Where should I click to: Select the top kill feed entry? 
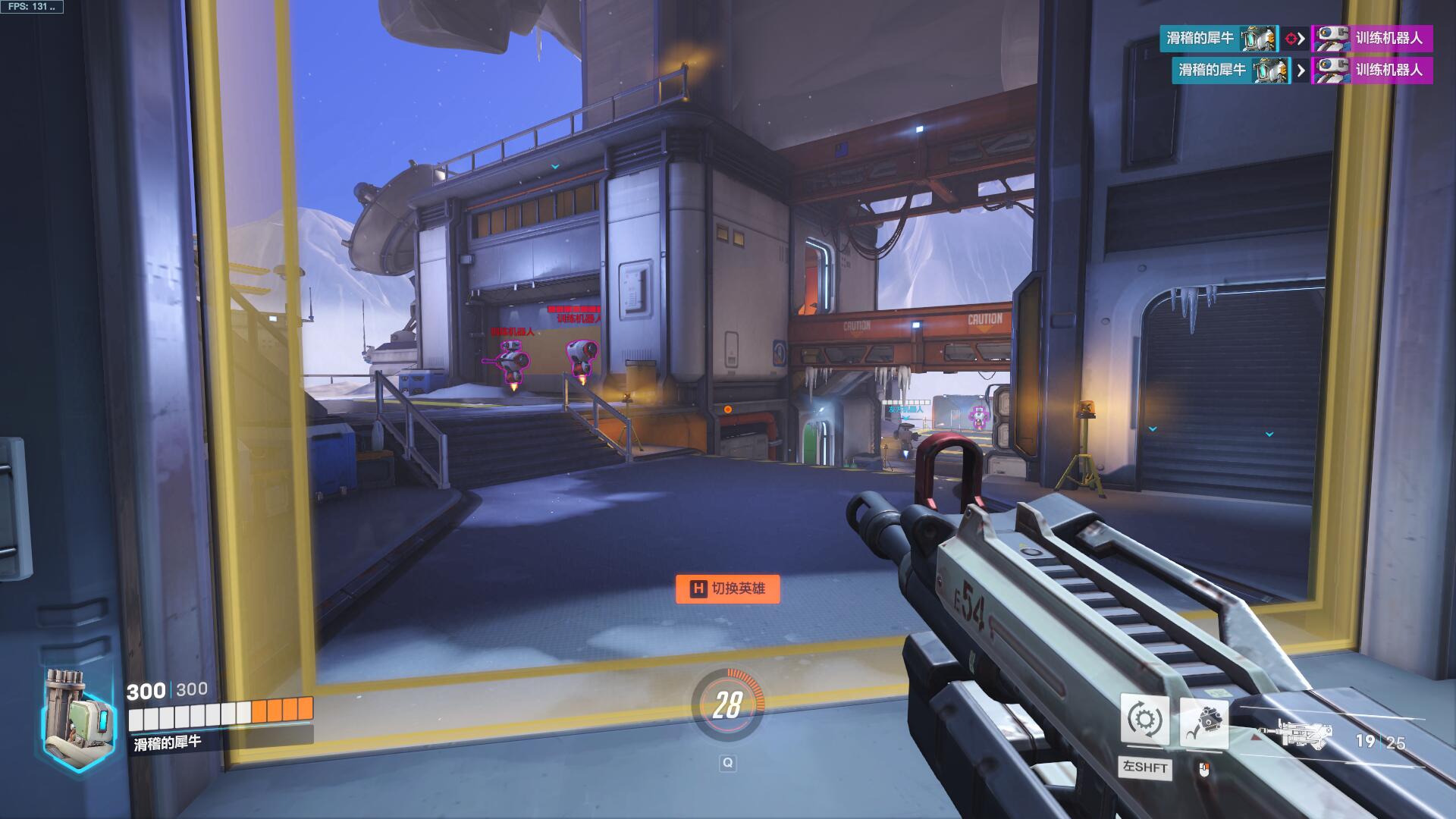point(1295,38)
